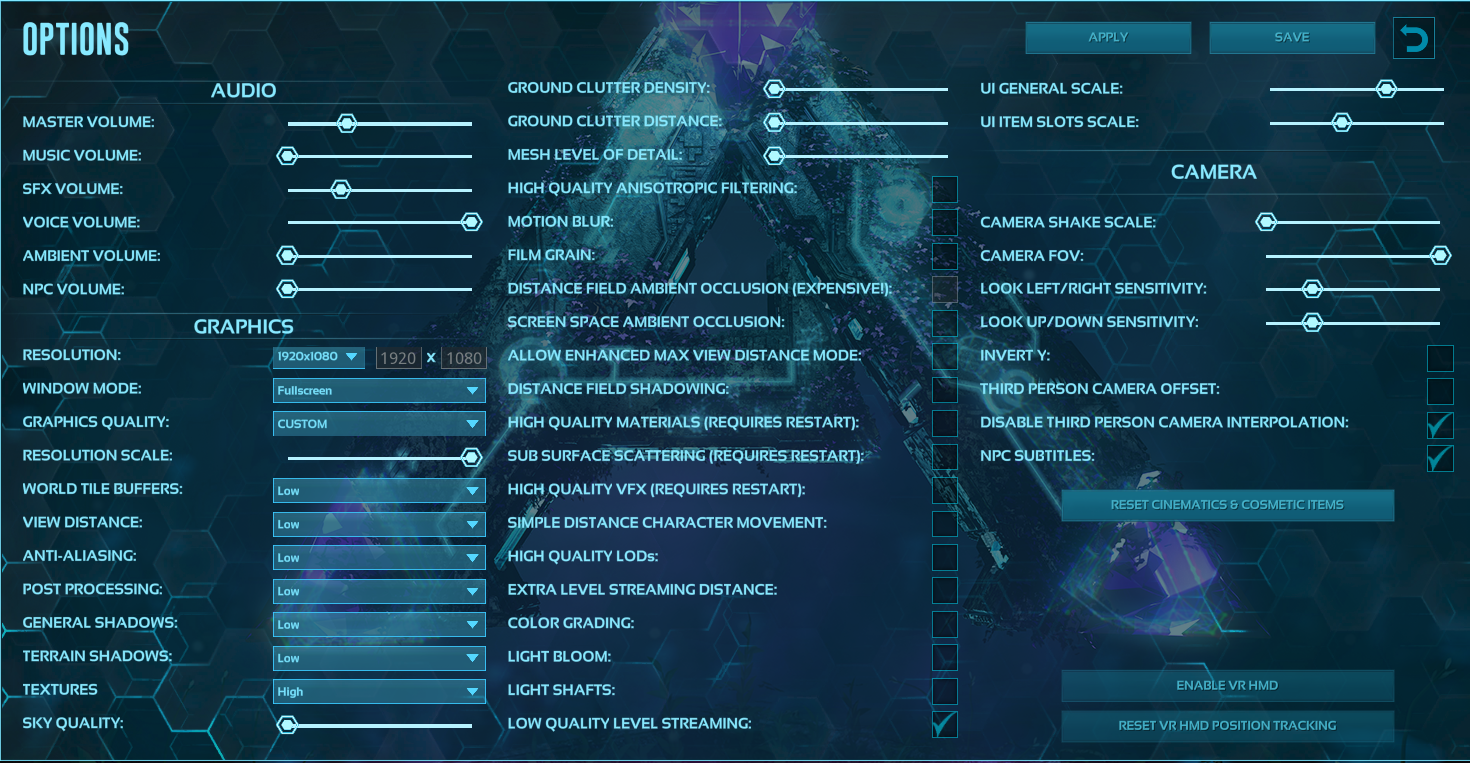The height and width of the screenshot is (763, 1470).
Task: Enable the Motion Blur checkbox
Action: (x=944, y=221)
